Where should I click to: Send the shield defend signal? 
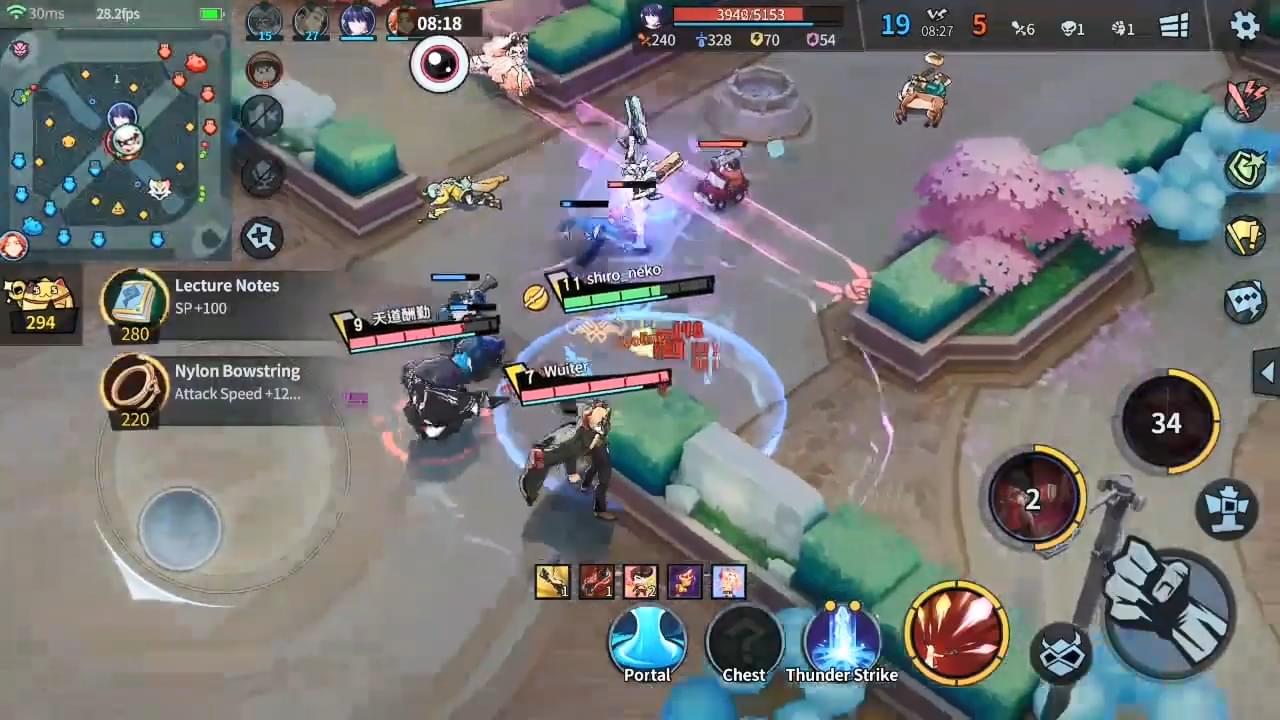1246,167
